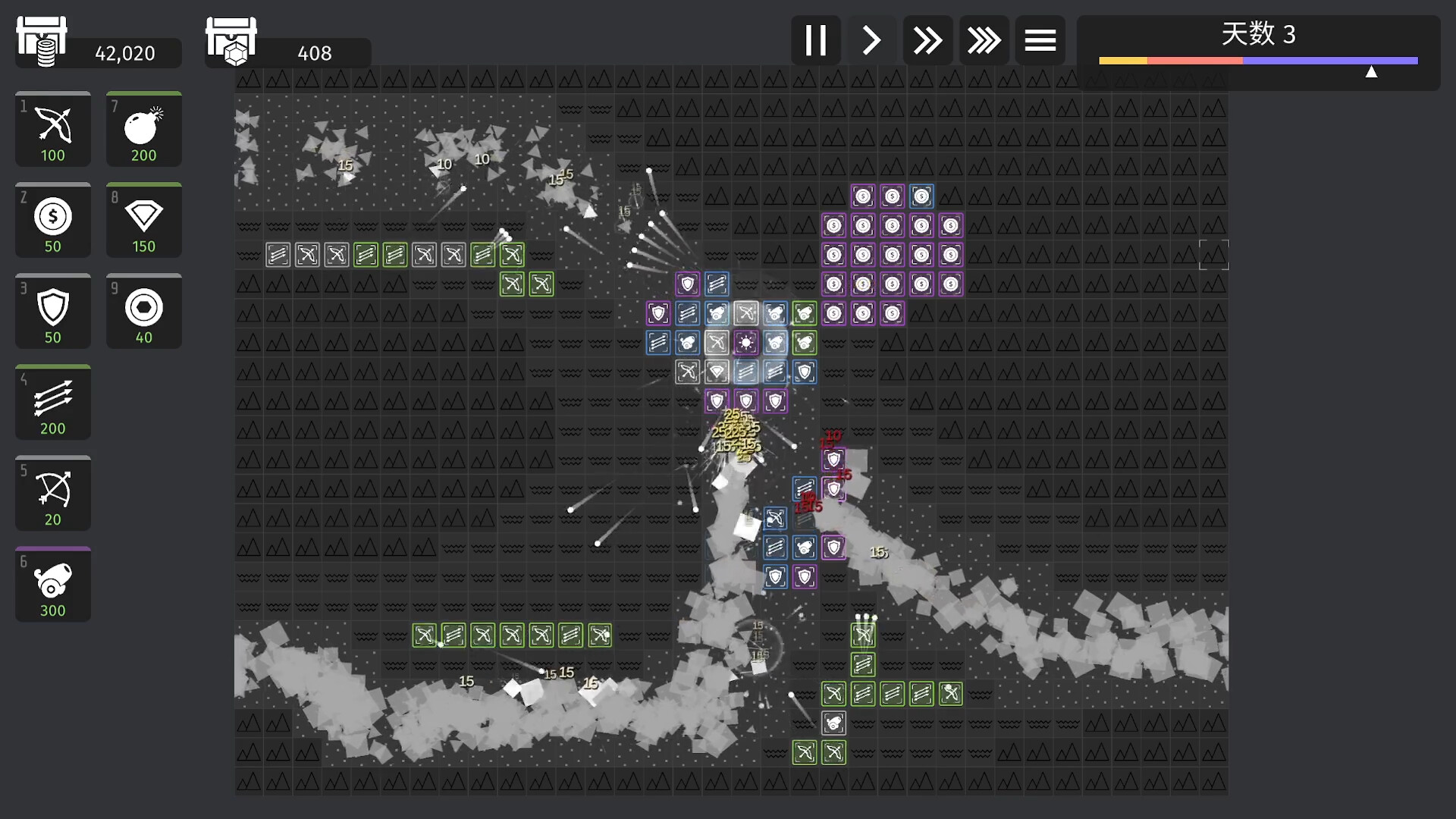Pick the coin generator priced 50
The image size is (1456, 819).
[52, 220]
